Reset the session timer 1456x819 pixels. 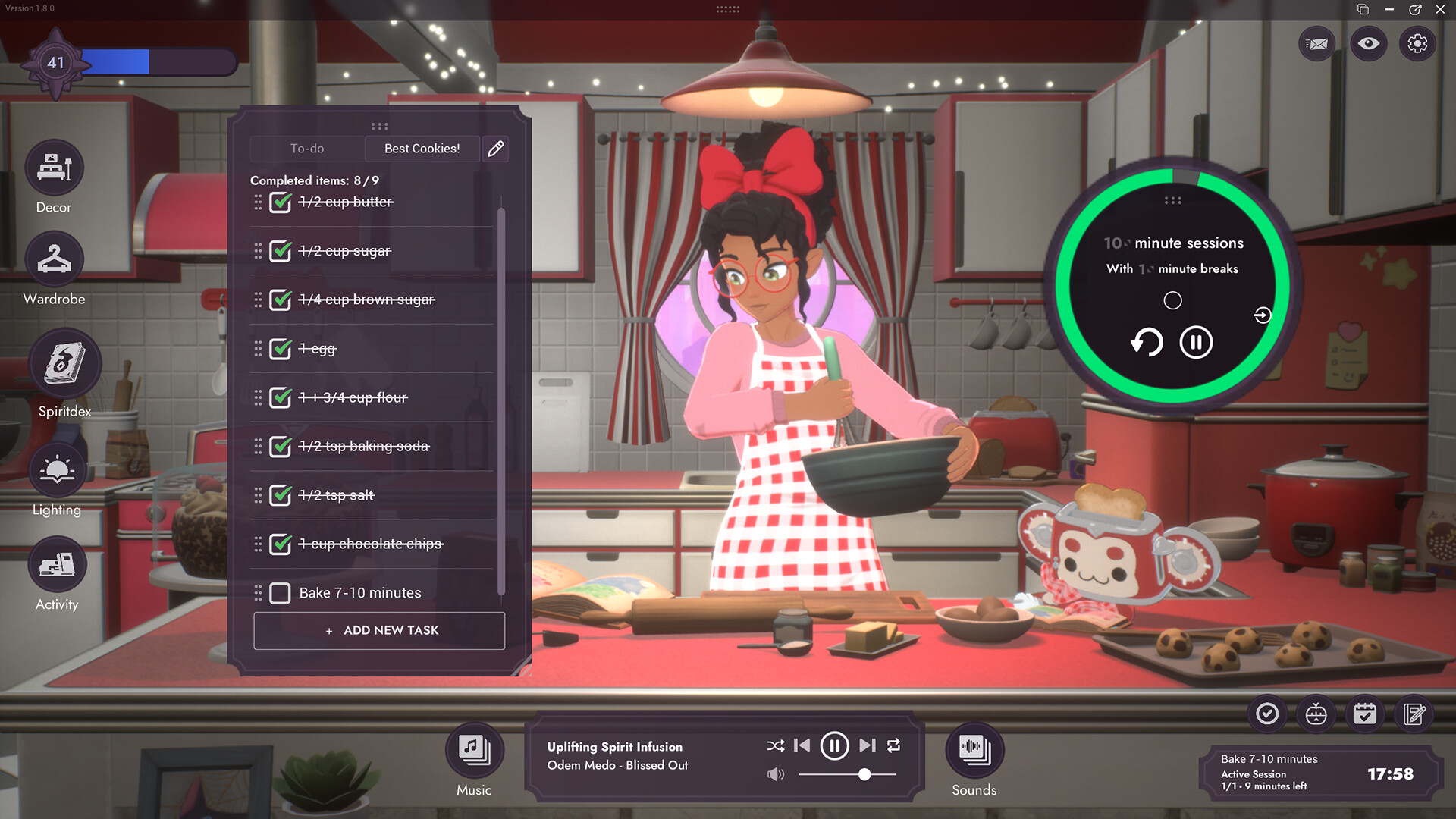click(x=1147, y=343)
